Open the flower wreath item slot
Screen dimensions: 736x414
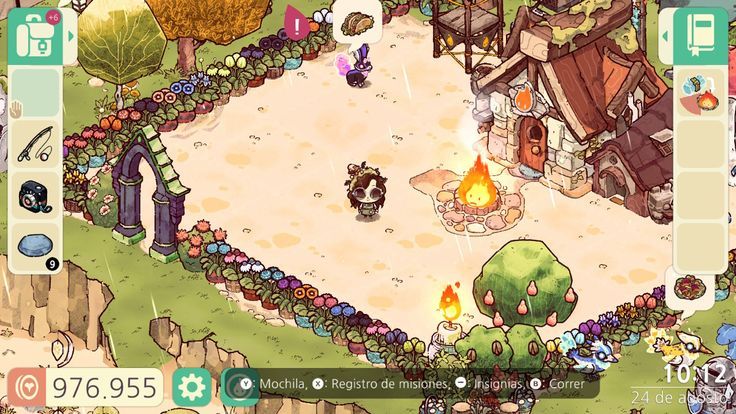click(x=690, y=288)
